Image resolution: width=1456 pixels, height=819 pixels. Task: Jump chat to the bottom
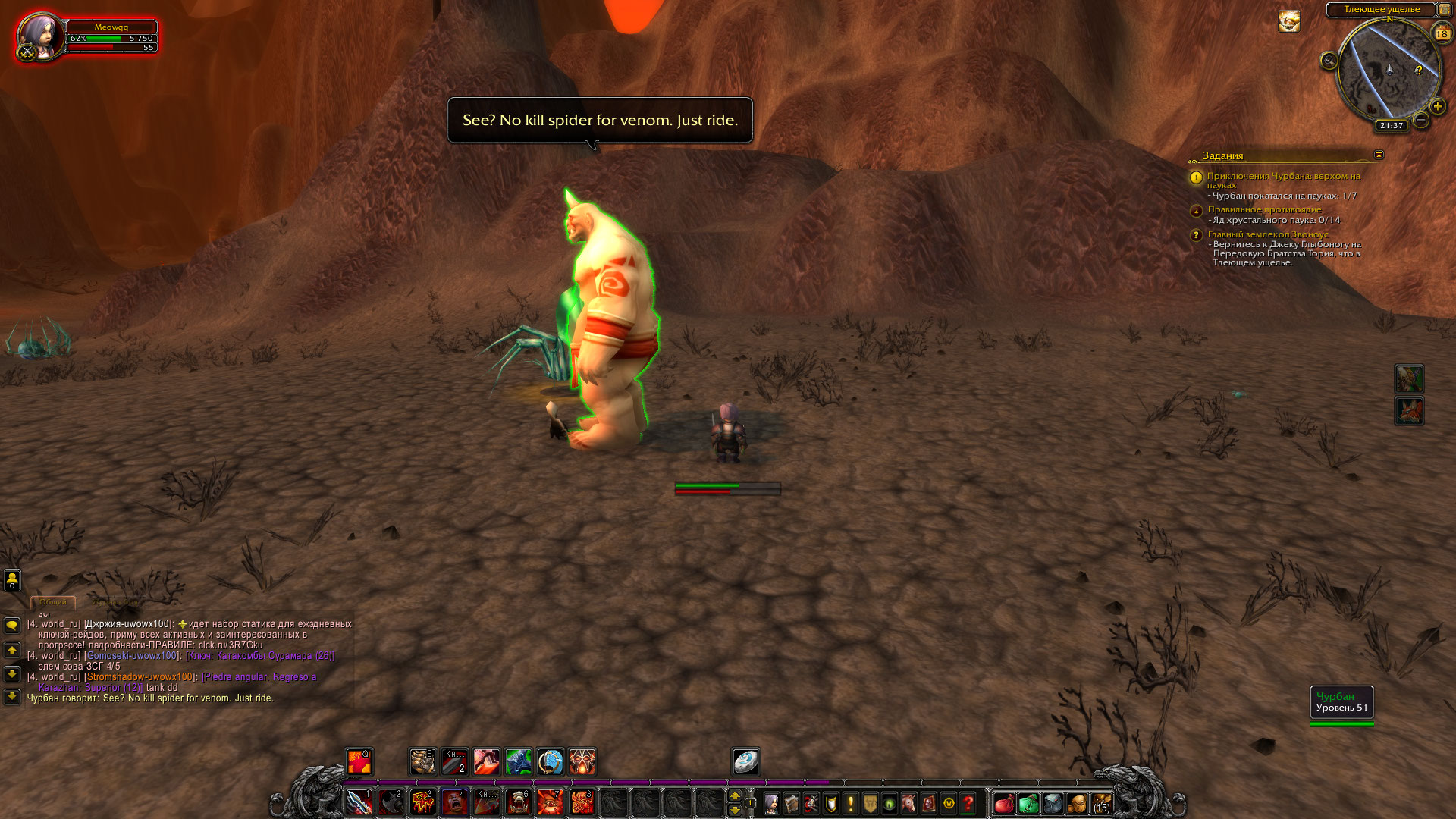point(12,696)
